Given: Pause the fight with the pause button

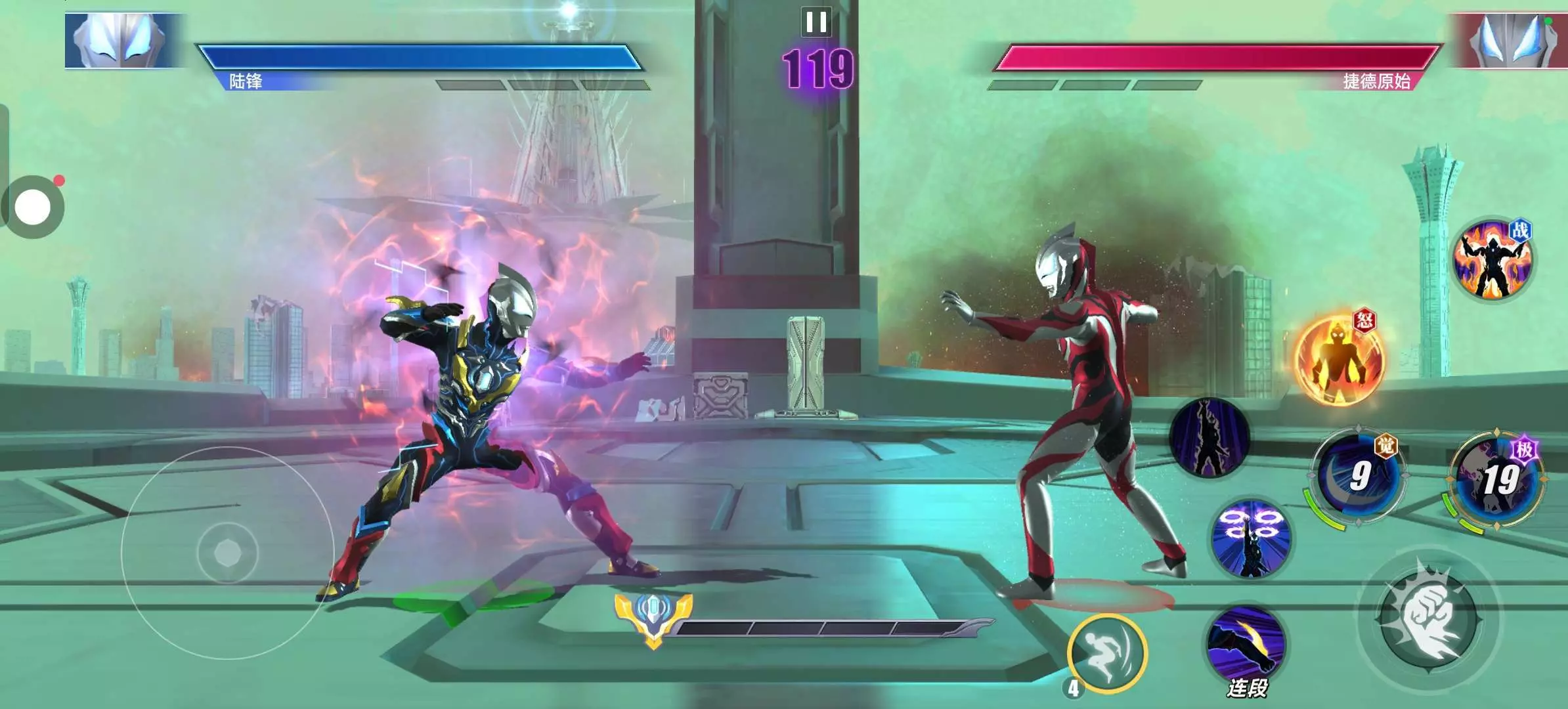Looking at the screenshot, I should [816, 22].
